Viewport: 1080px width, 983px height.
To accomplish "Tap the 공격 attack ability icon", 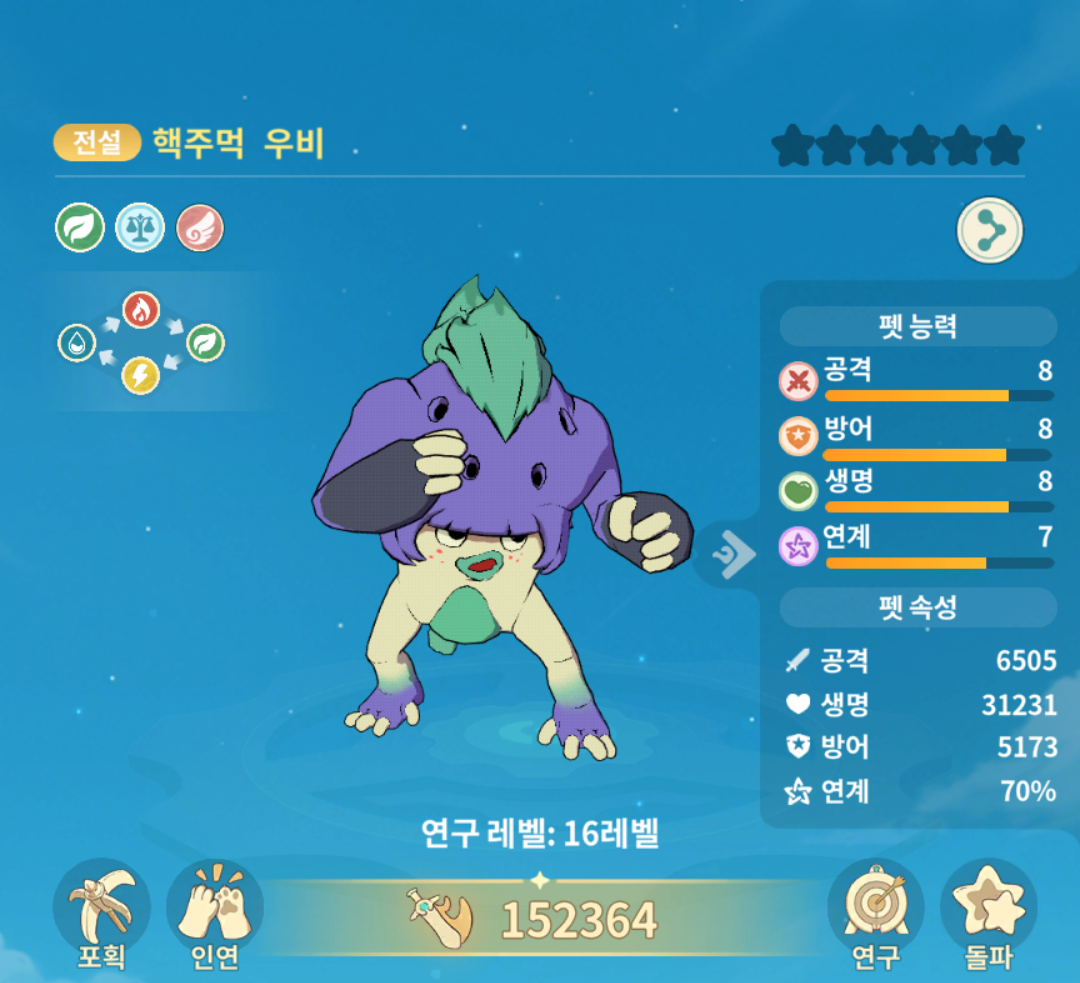I will 798,381.
